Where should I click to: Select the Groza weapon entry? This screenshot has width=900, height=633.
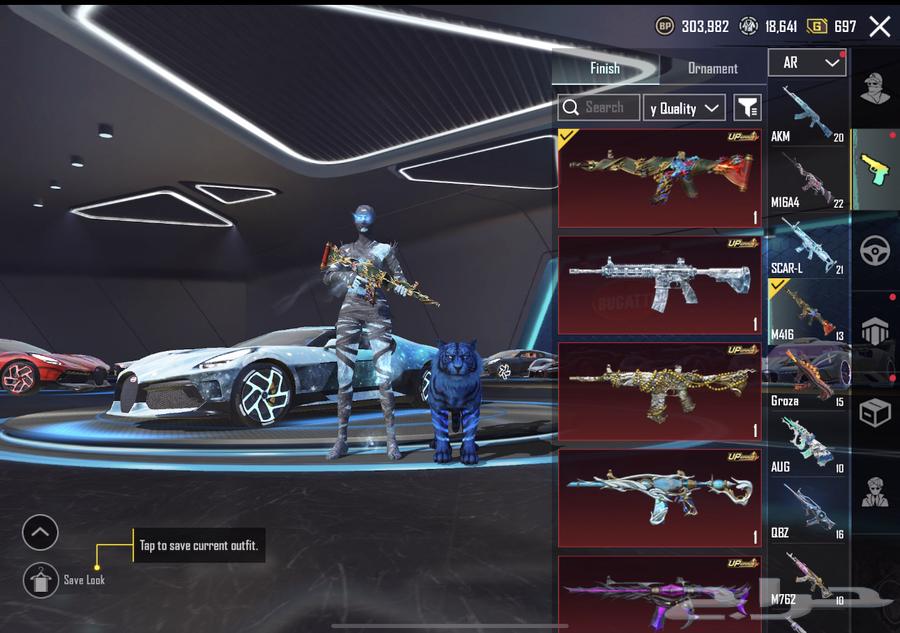(x=808, y=378)
